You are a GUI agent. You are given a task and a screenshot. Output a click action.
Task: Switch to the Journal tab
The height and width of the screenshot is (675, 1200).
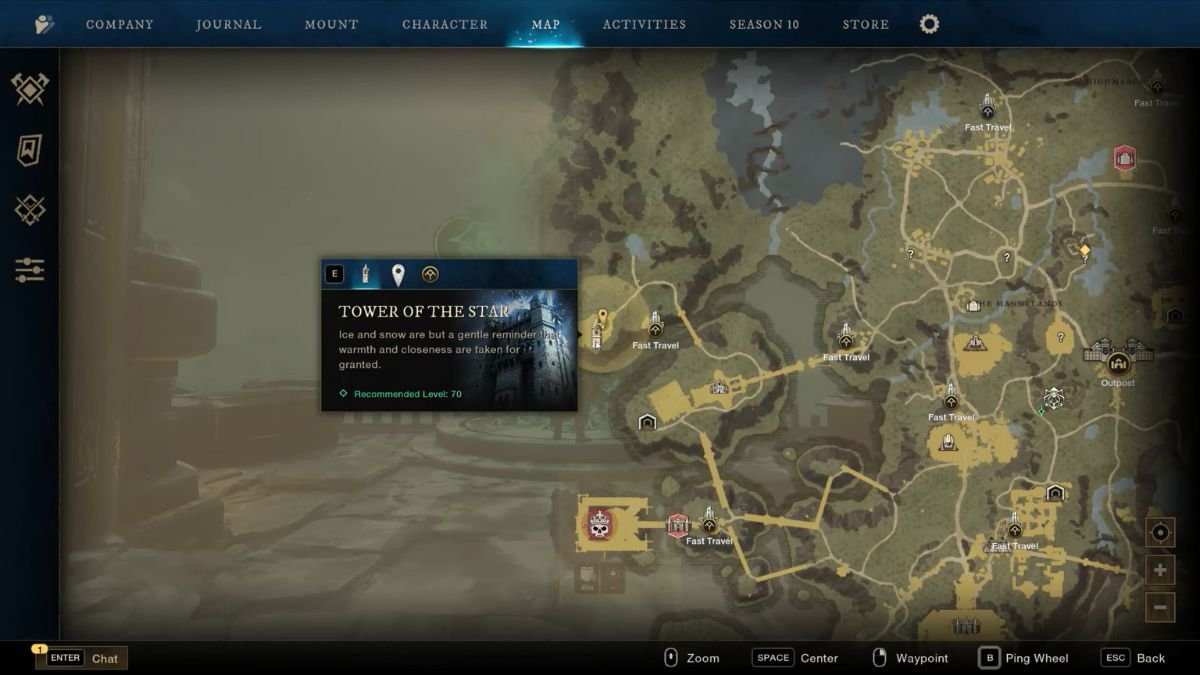coord(229,24)
